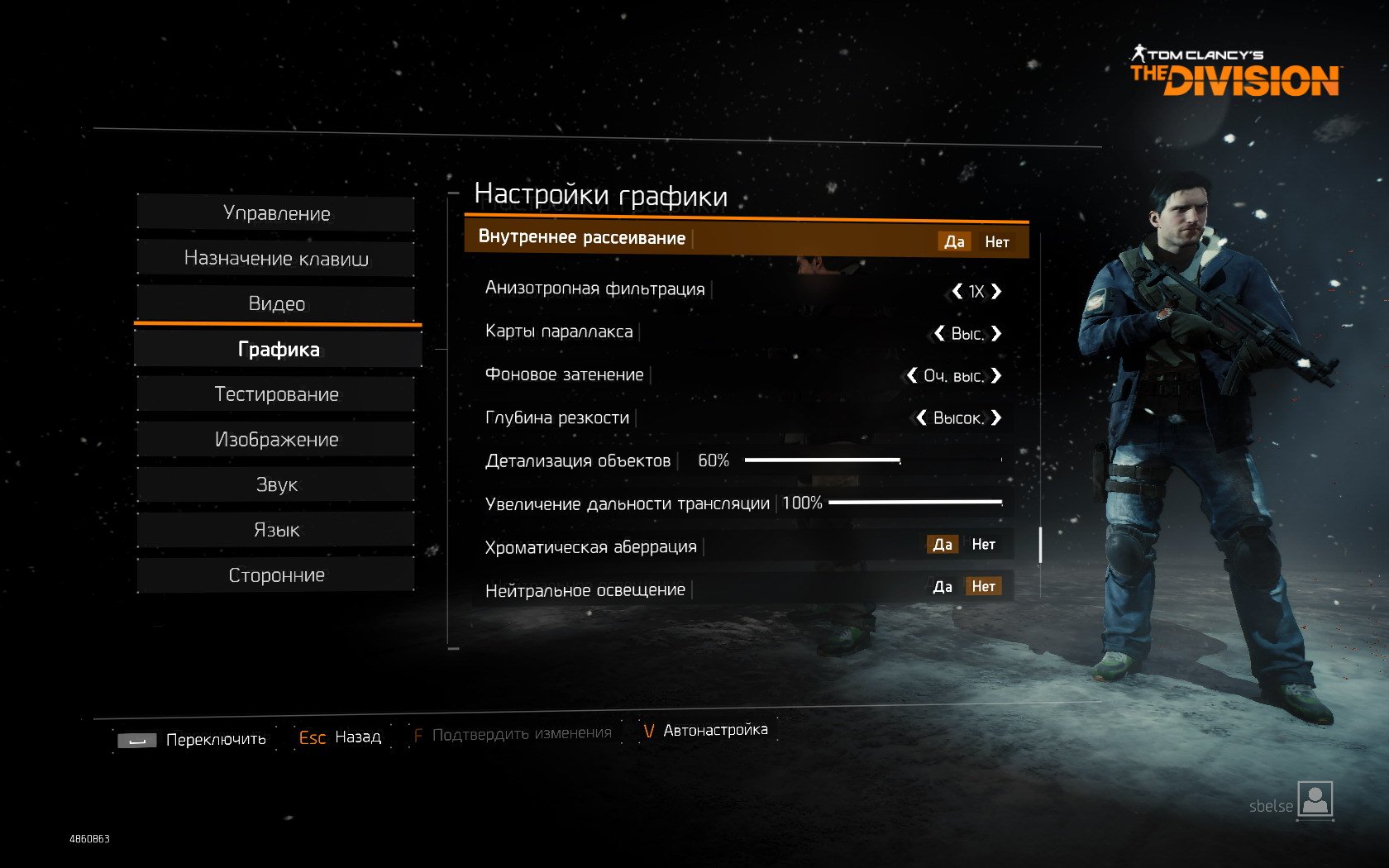Open the Изображение settings section
Viewport: 1389px width, 868px height.
pos(276,440)
